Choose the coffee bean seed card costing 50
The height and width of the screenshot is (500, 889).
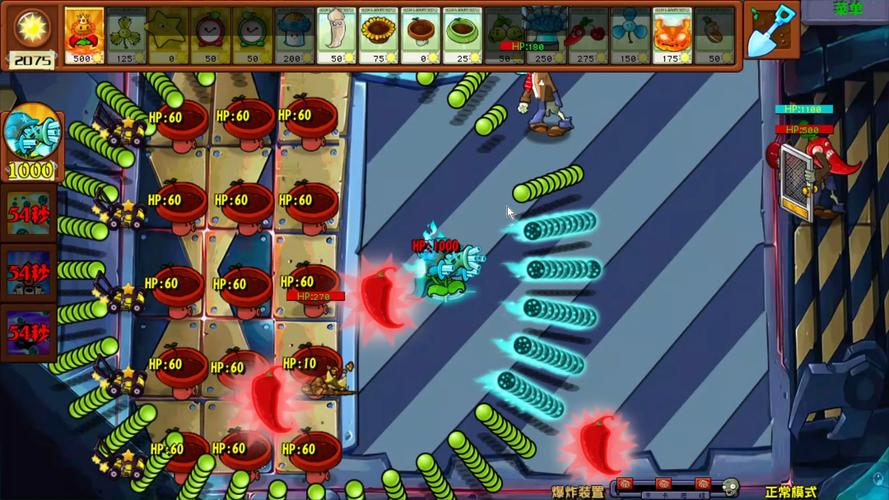click(714, 34)
